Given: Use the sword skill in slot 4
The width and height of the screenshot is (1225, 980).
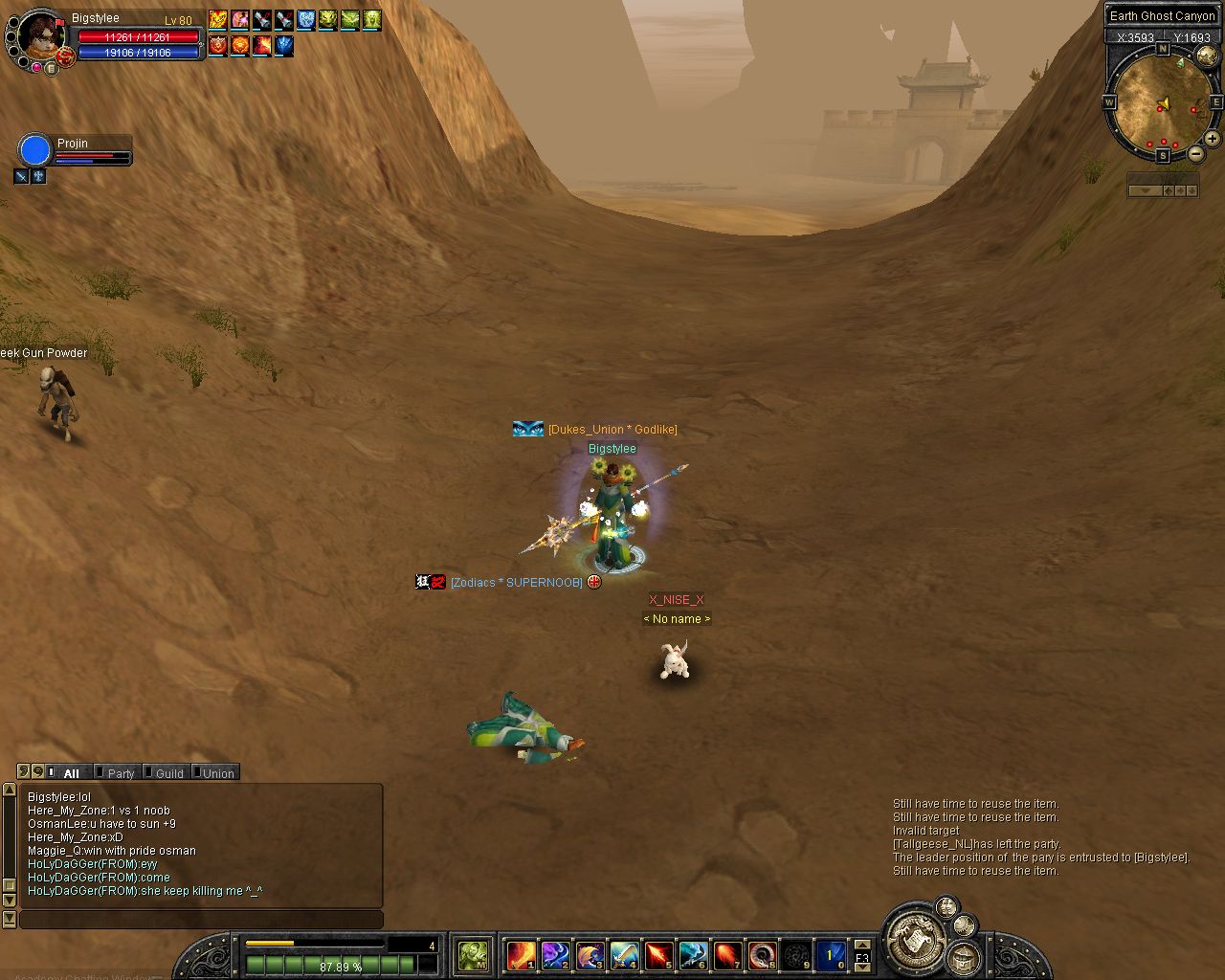Looking at the screenshot, I should point(624,955).
